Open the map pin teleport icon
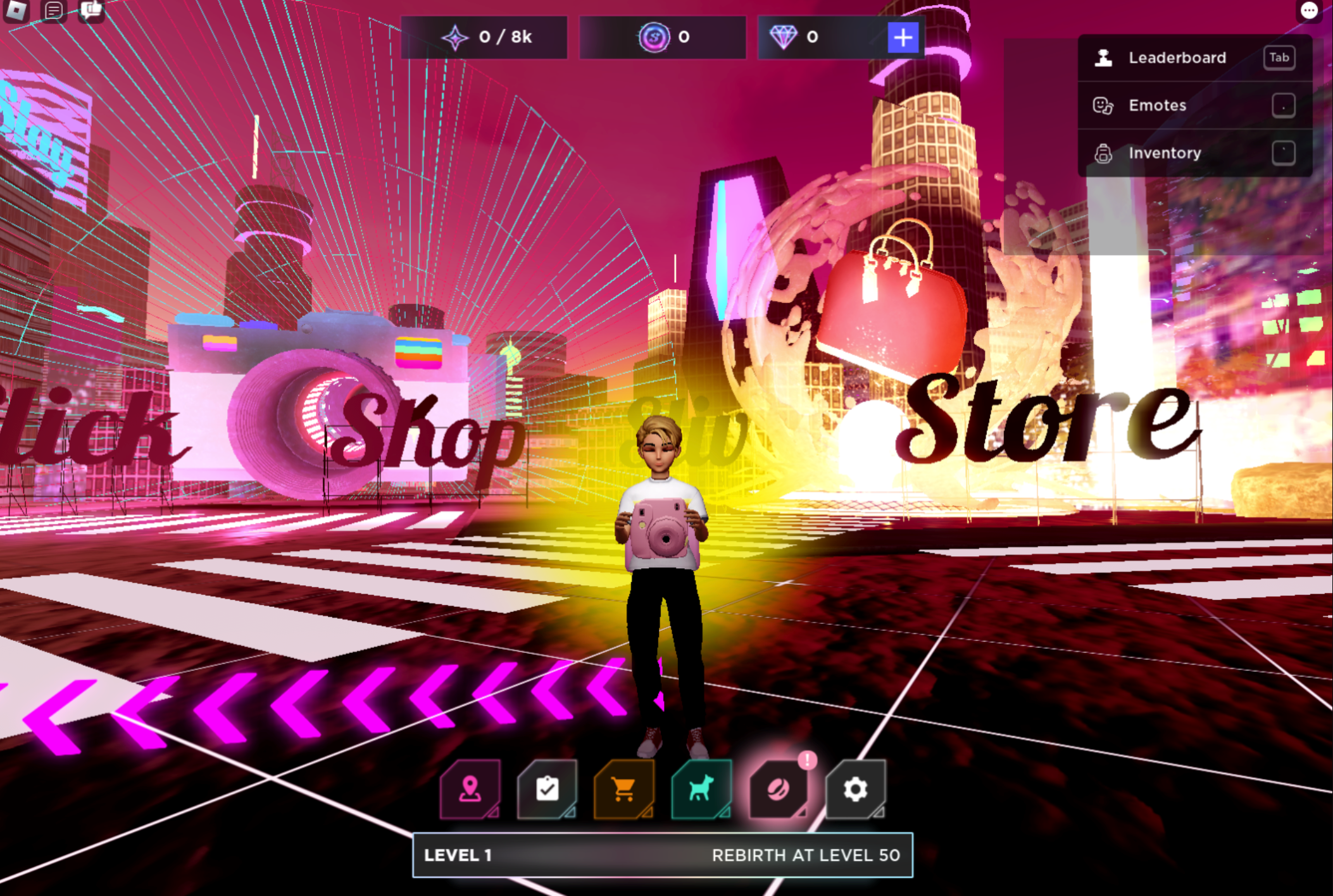Screen dimensions: 1333x896 pos(470,789)
